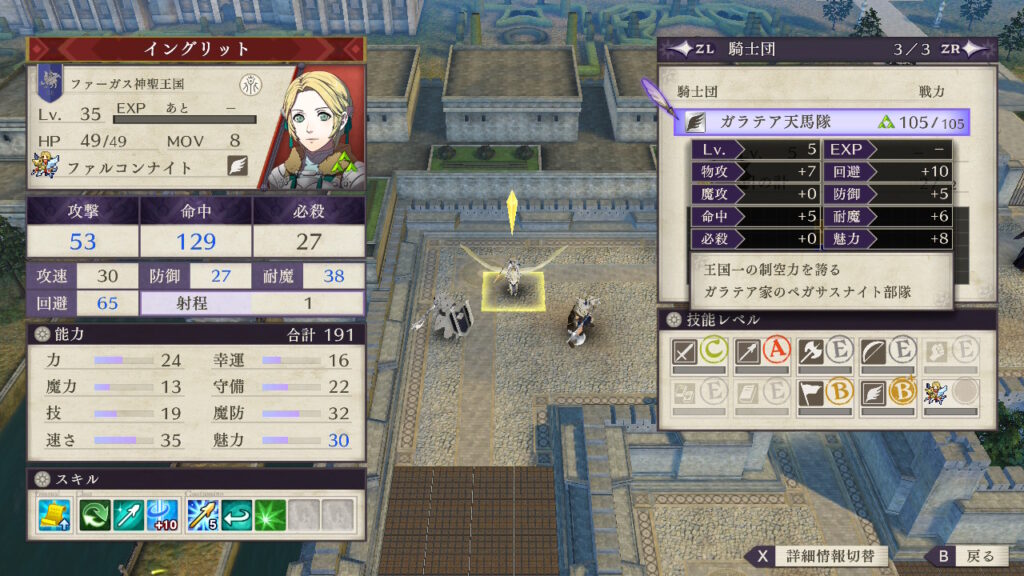
Task: Click the blue +10 skill icon
Action: pos(160,514)
